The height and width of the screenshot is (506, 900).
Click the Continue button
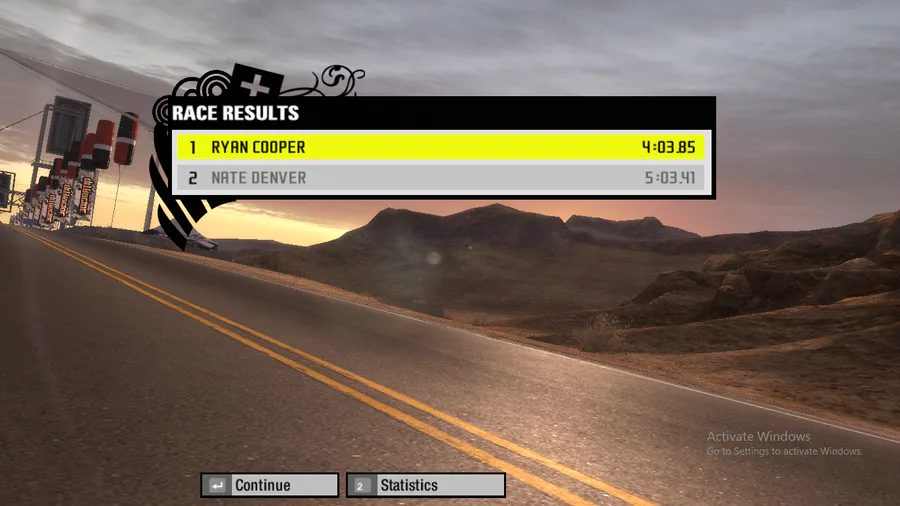(x=269, y=485)
